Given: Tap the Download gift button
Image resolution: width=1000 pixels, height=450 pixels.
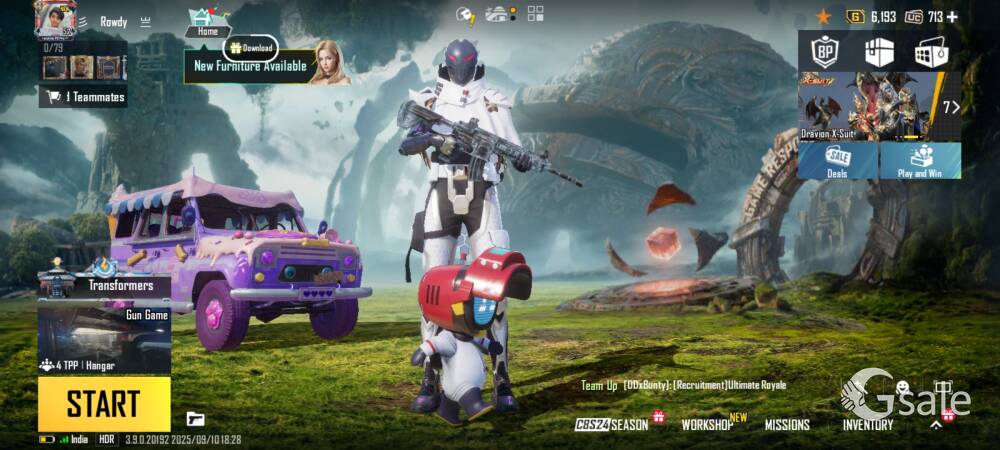Looking at the screenshot, I should pyautogui.click(x=250, y=47).
